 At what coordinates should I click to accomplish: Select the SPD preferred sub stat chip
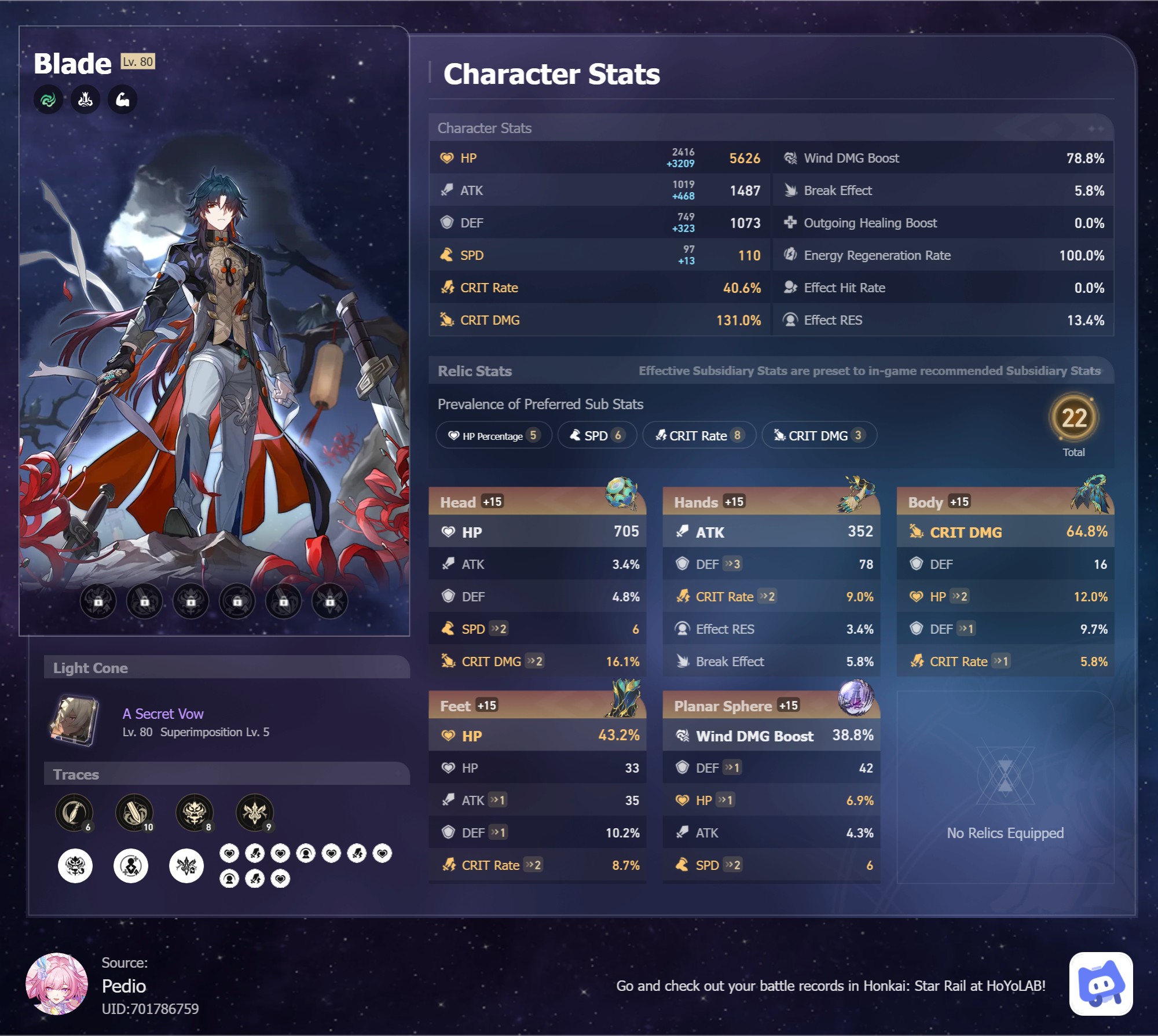[596, 435]
